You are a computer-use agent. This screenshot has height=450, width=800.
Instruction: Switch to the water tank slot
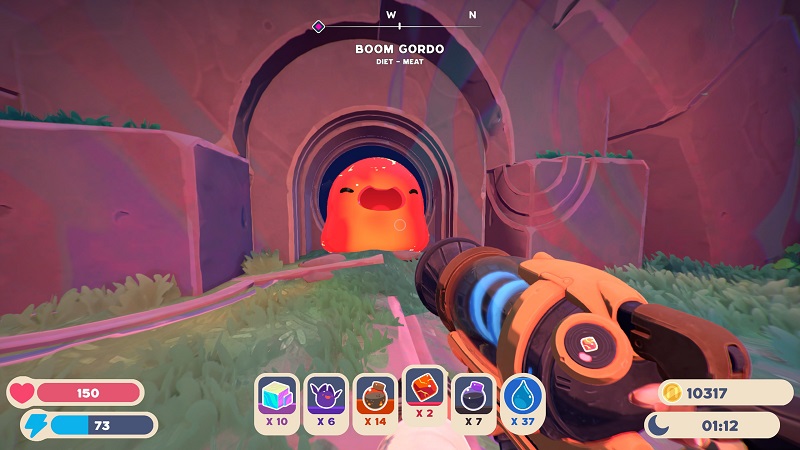[x=522, y=398]
